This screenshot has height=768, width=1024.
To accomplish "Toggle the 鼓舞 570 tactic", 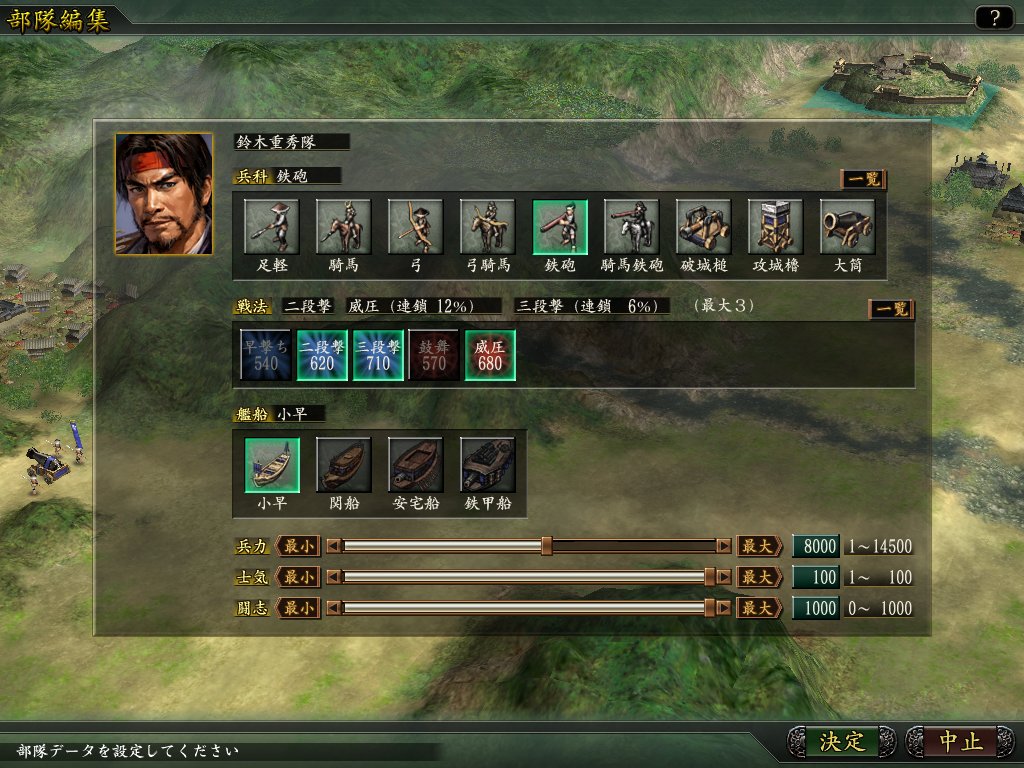I will 434,355.
